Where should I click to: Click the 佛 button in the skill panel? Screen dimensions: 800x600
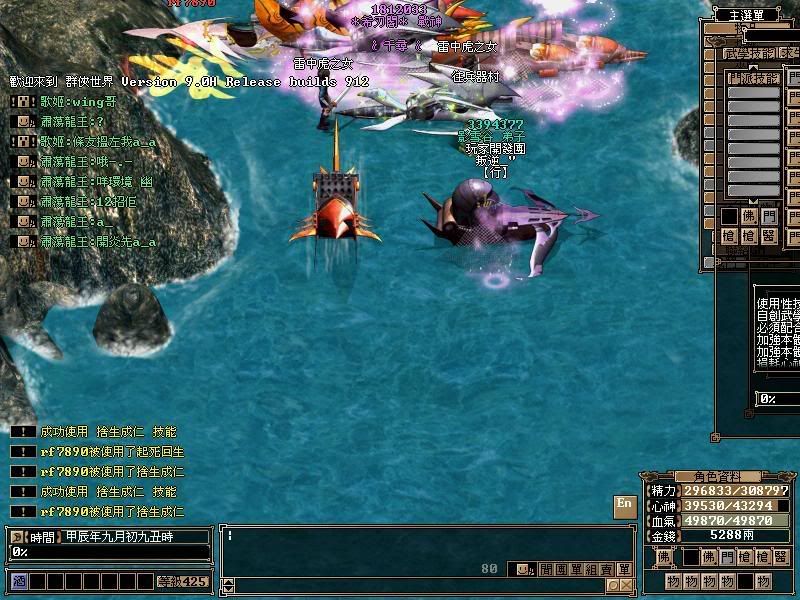pyautogui.click(x=748, y=215)
